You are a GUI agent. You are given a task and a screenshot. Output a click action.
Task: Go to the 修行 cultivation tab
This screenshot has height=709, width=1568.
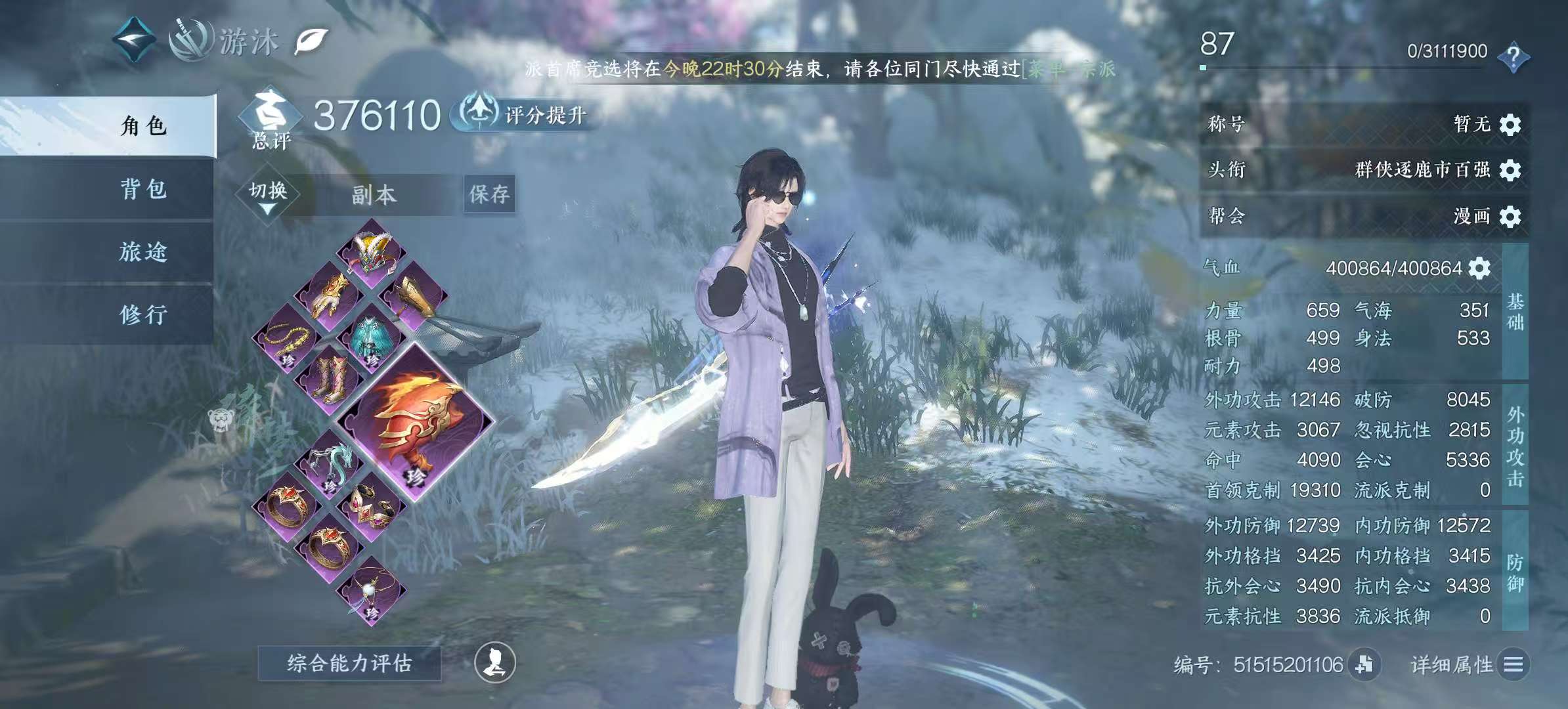(x=143, y=314)
